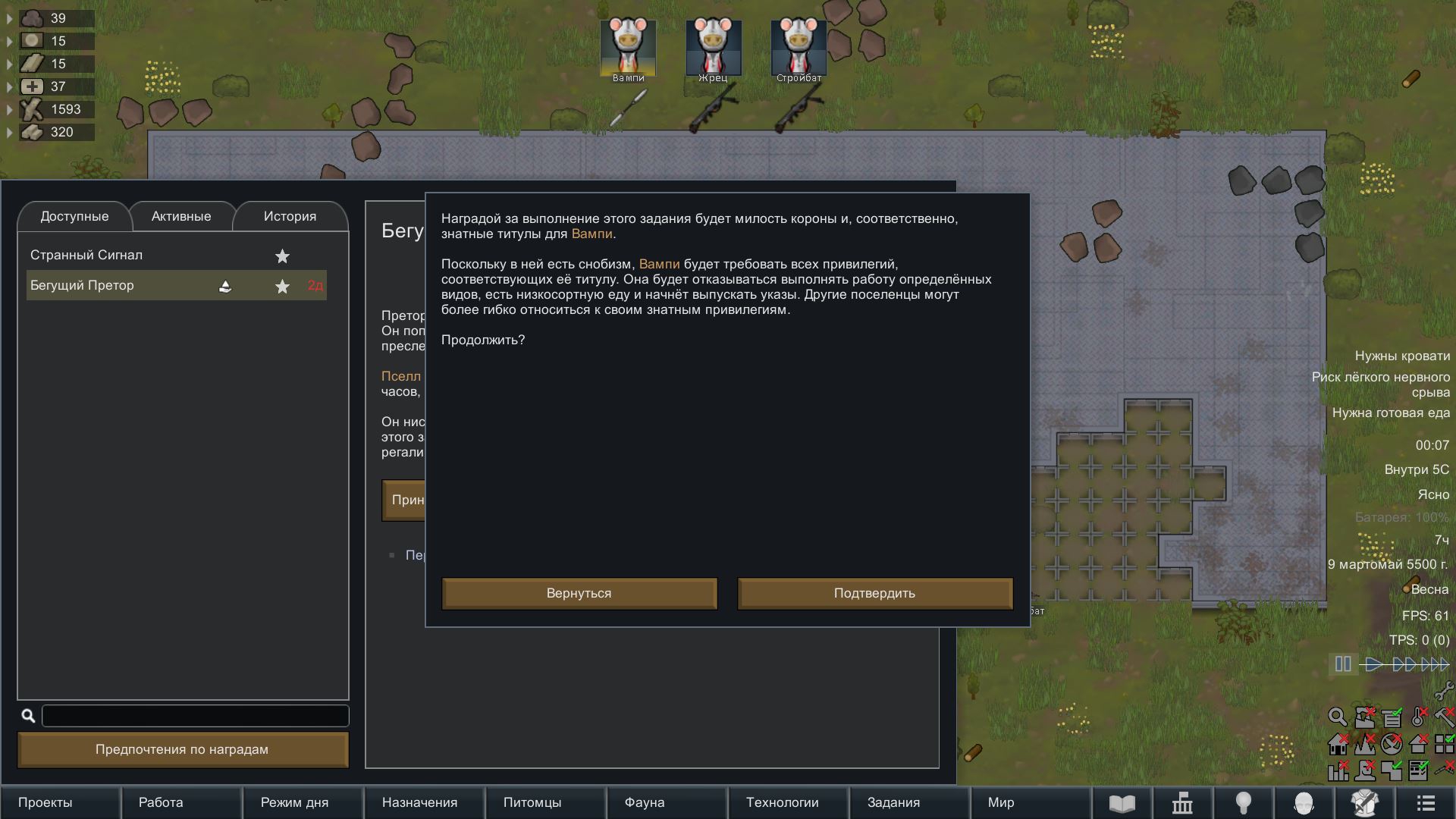1456x819 pixels.
Task: Open the main menu list icon
Action: pos(1426,802)
